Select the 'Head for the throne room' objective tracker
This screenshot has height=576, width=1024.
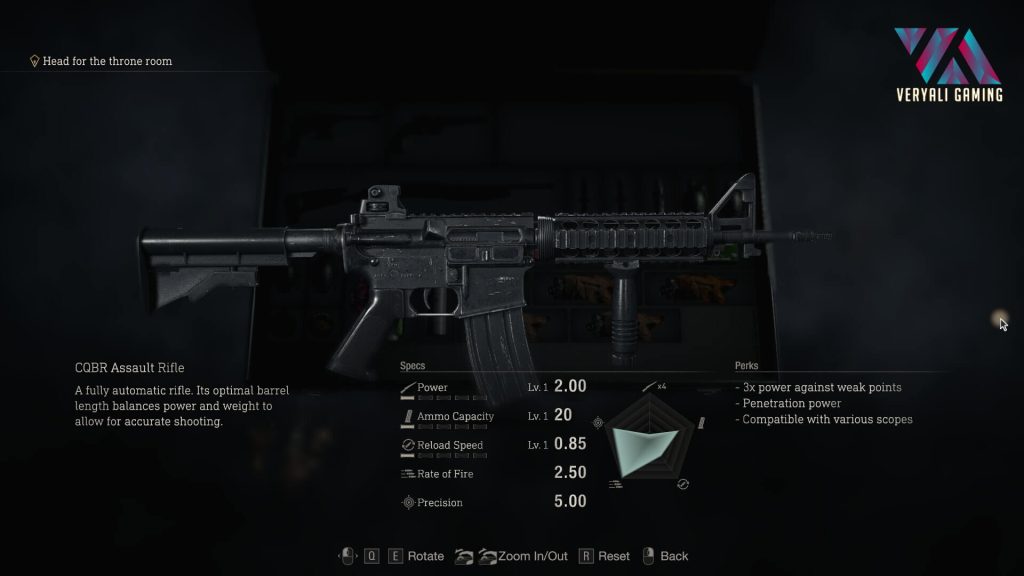[101, 61]
